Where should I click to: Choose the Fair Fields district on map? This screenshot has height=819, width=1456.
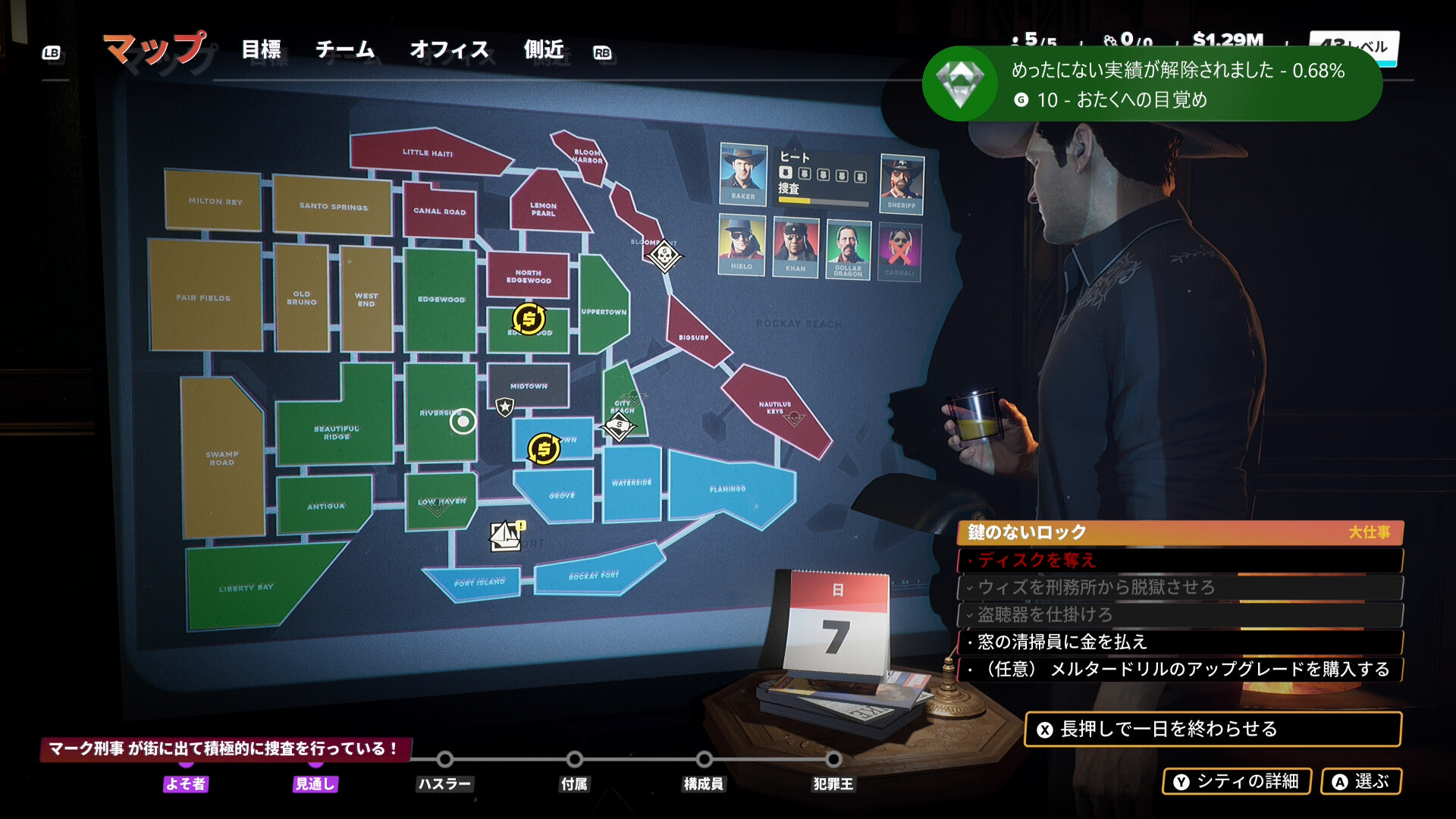(x=203, y=298)
